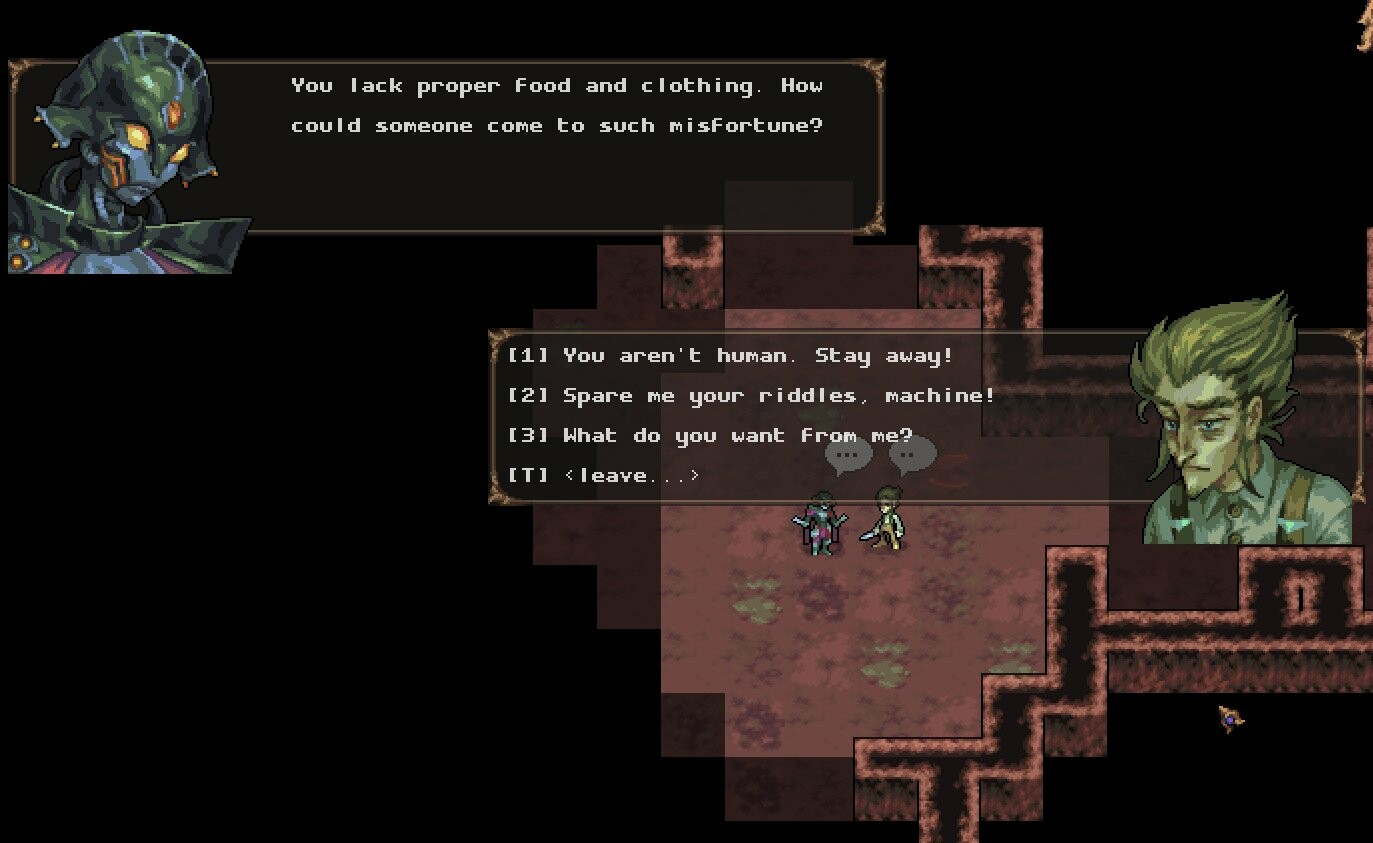The width and height of the screenshot is (1373, 843).
Task: Click the left speech bubble above the characters
Action: [847, 456]
